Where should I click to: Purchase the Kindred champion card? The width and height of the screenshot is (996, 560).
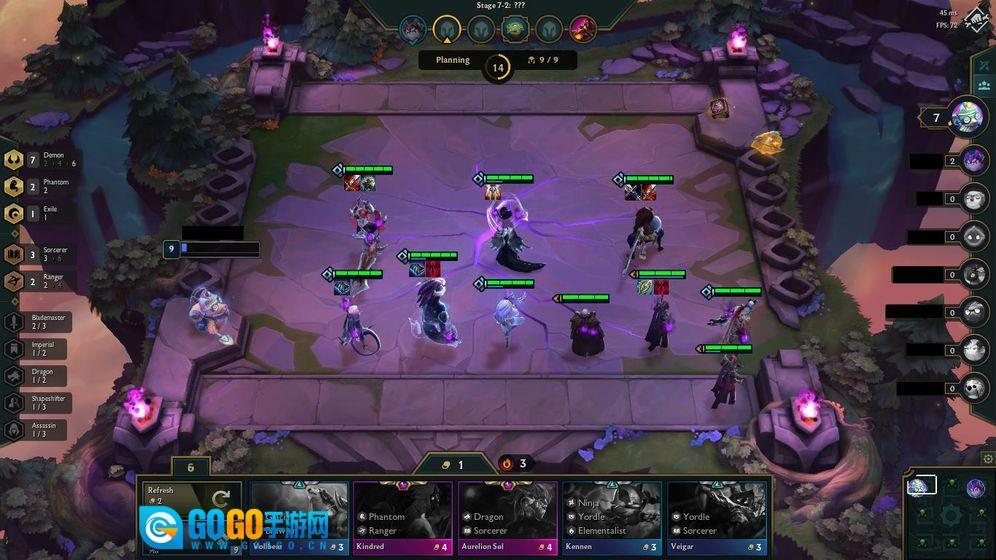pyautogui.click(x=403, y=518)
